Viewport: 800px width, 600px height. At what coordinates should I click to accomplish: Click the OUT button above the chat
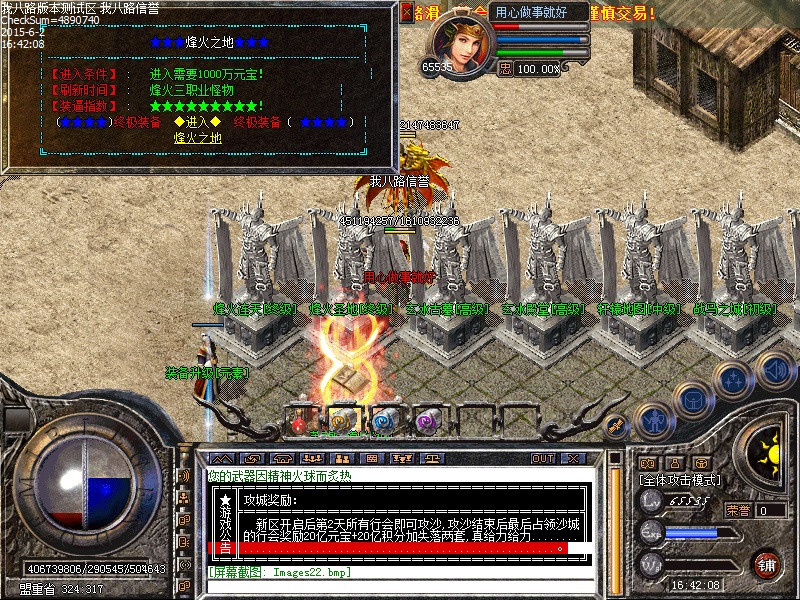(543, 458)
